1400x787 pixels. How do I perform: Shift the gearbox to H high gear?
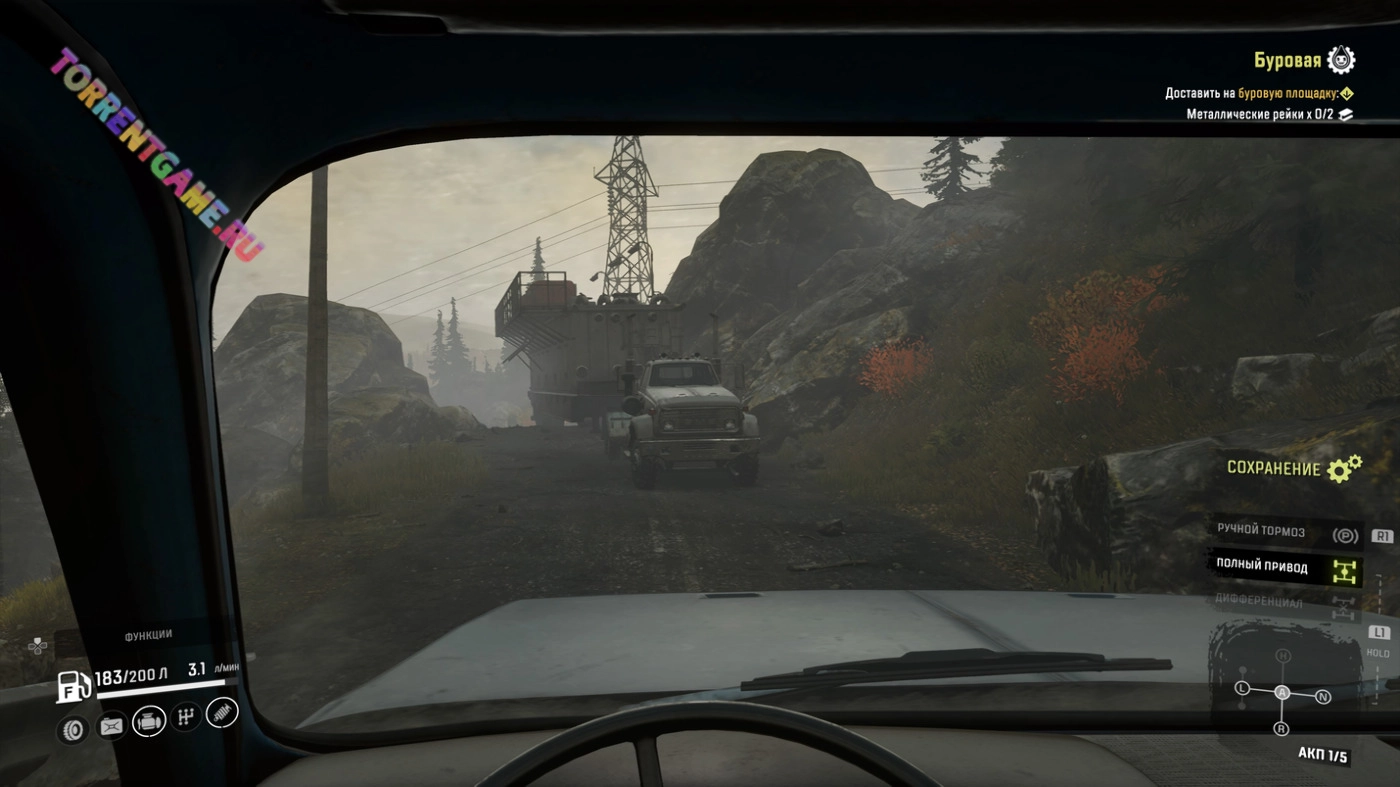click(1283, 656)
